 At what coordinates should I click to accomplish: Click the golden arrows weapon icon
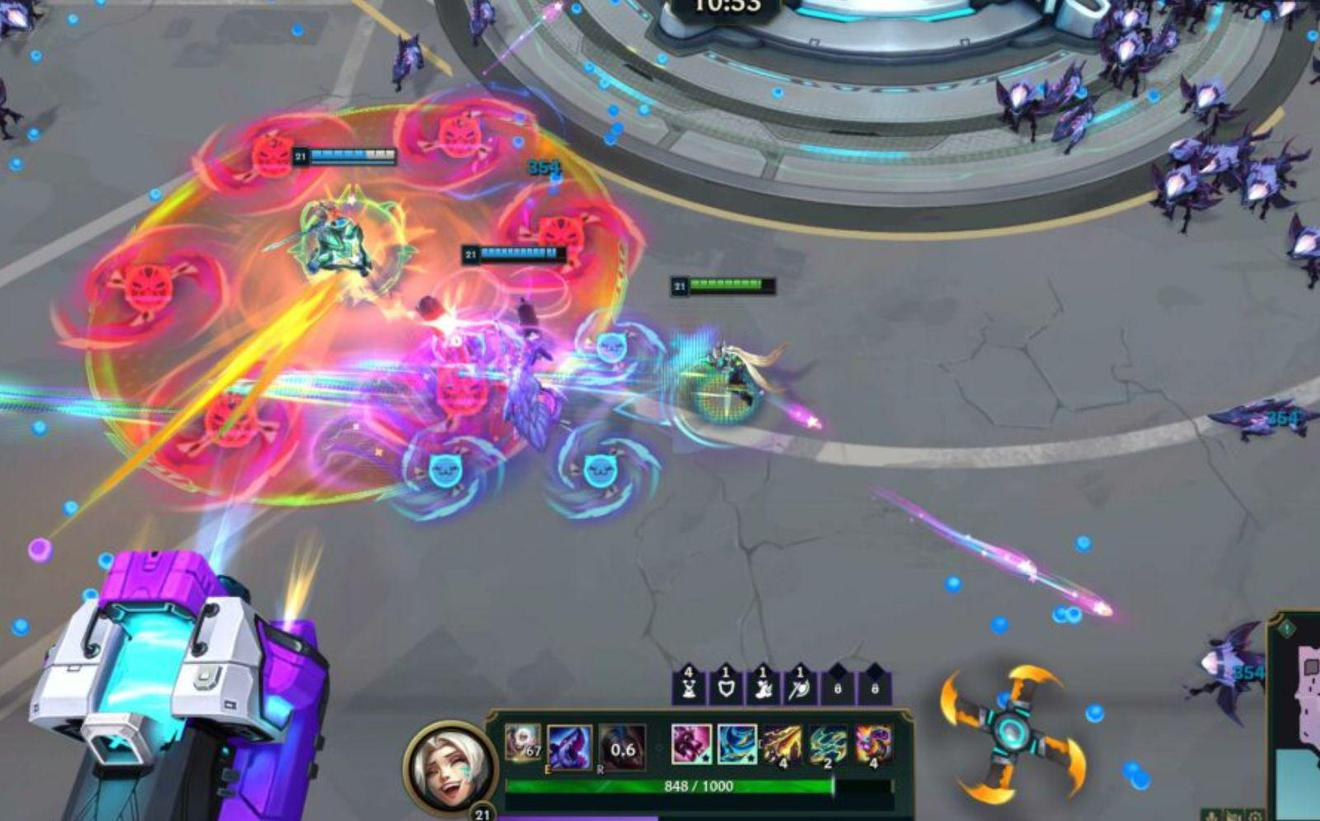782,744
